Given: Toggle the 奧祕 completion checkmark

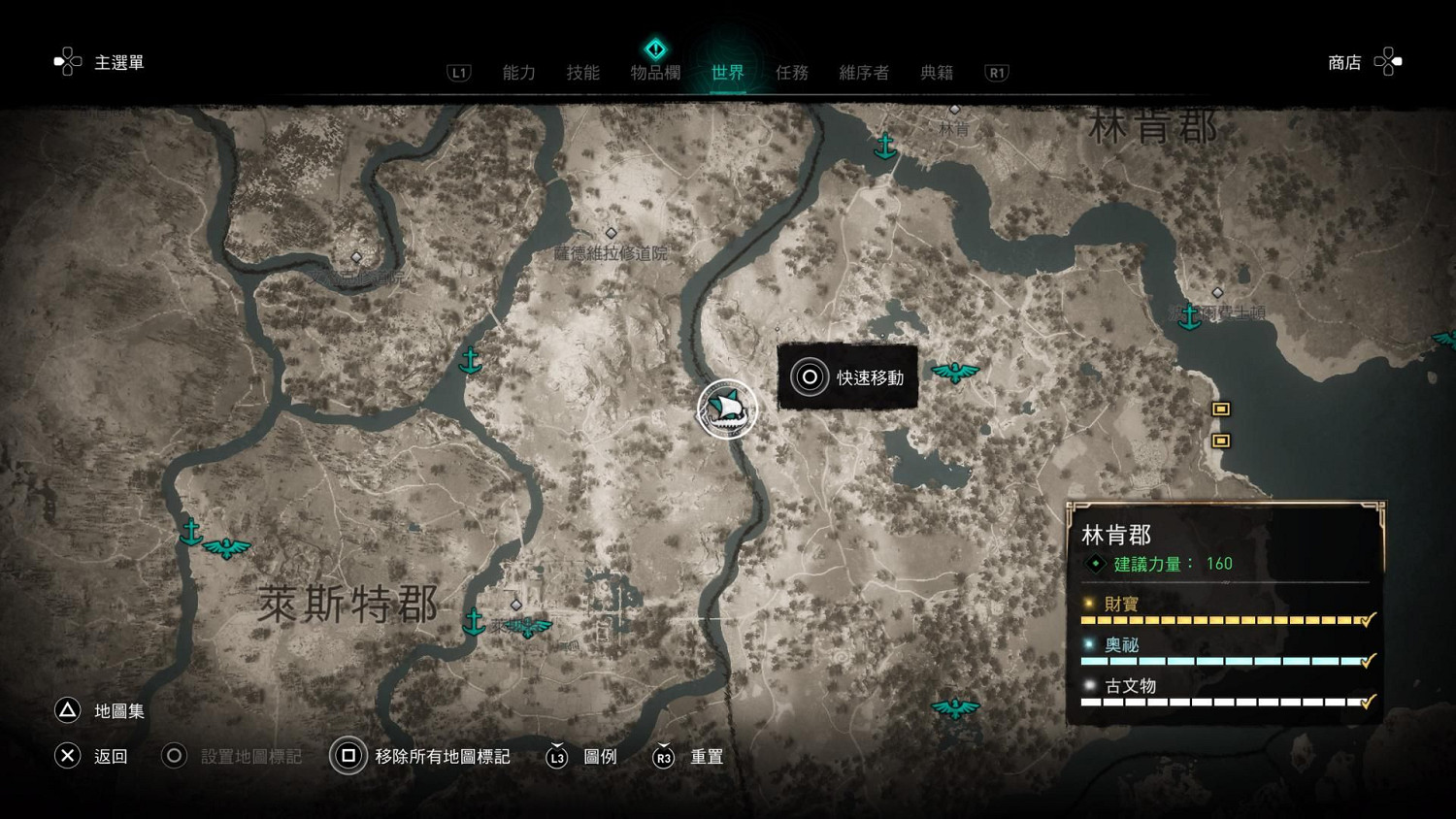Looking at the screenshot, I should click(1369, 659).
